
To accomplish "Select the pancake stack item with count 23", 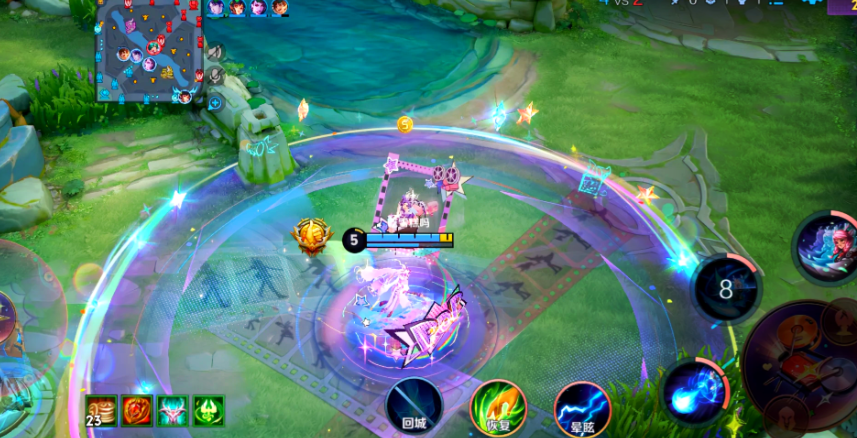I will pos(100,410).
